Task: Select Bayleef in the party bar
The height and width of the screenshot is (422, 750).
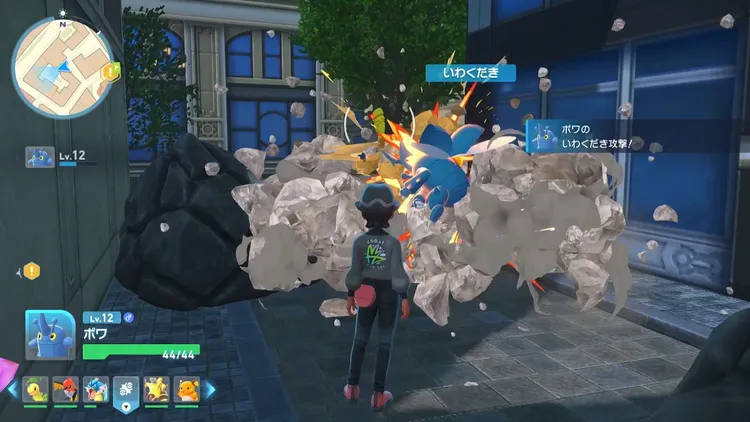Action: pos(37,388)
